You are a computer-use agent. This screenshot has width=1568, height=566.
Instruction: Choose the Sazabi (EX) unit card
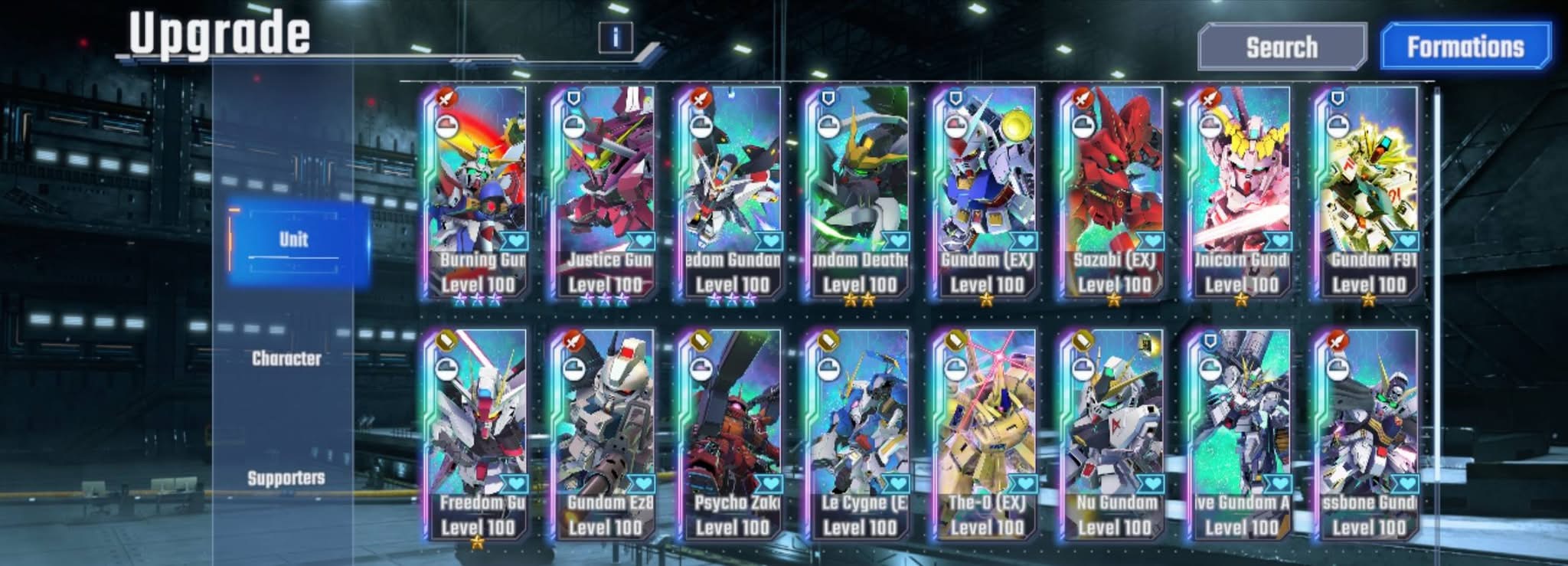tap(1113, 191)
